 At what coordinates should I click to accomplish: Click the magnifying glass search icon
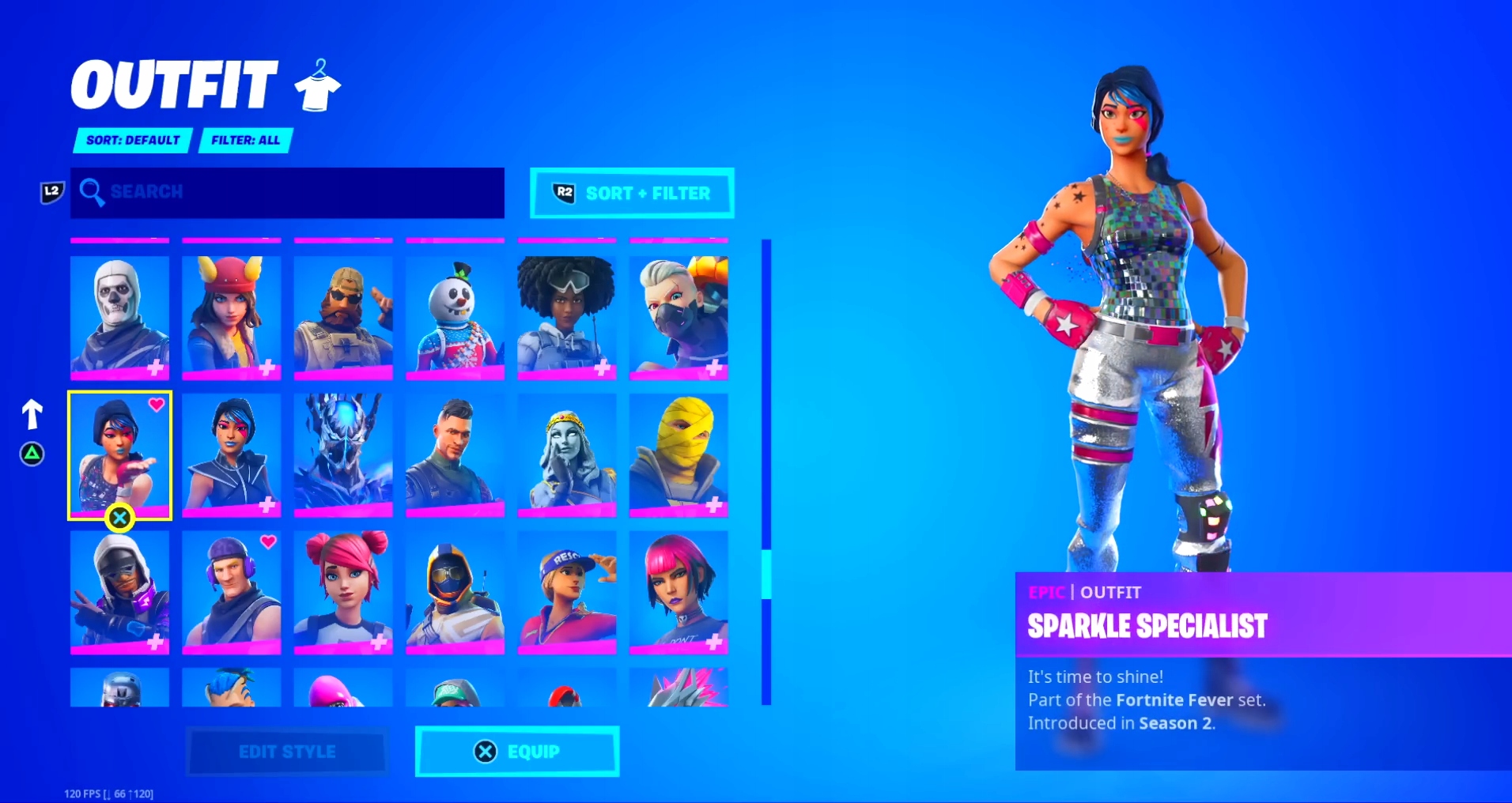coord(94,192)
